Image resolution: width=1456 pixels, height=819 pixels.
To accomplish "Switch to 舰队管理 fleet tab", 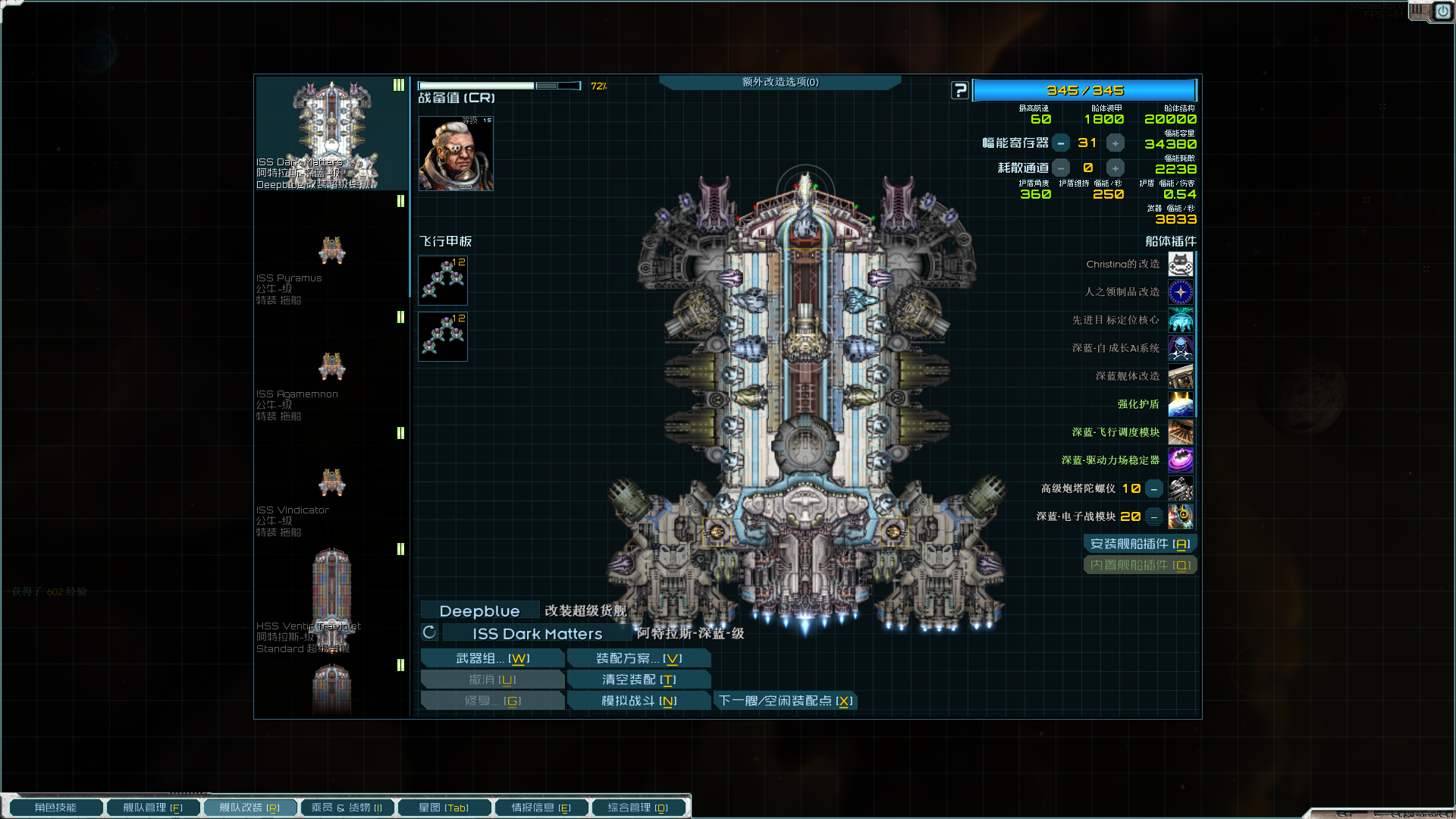I will (x=152, y=808).
